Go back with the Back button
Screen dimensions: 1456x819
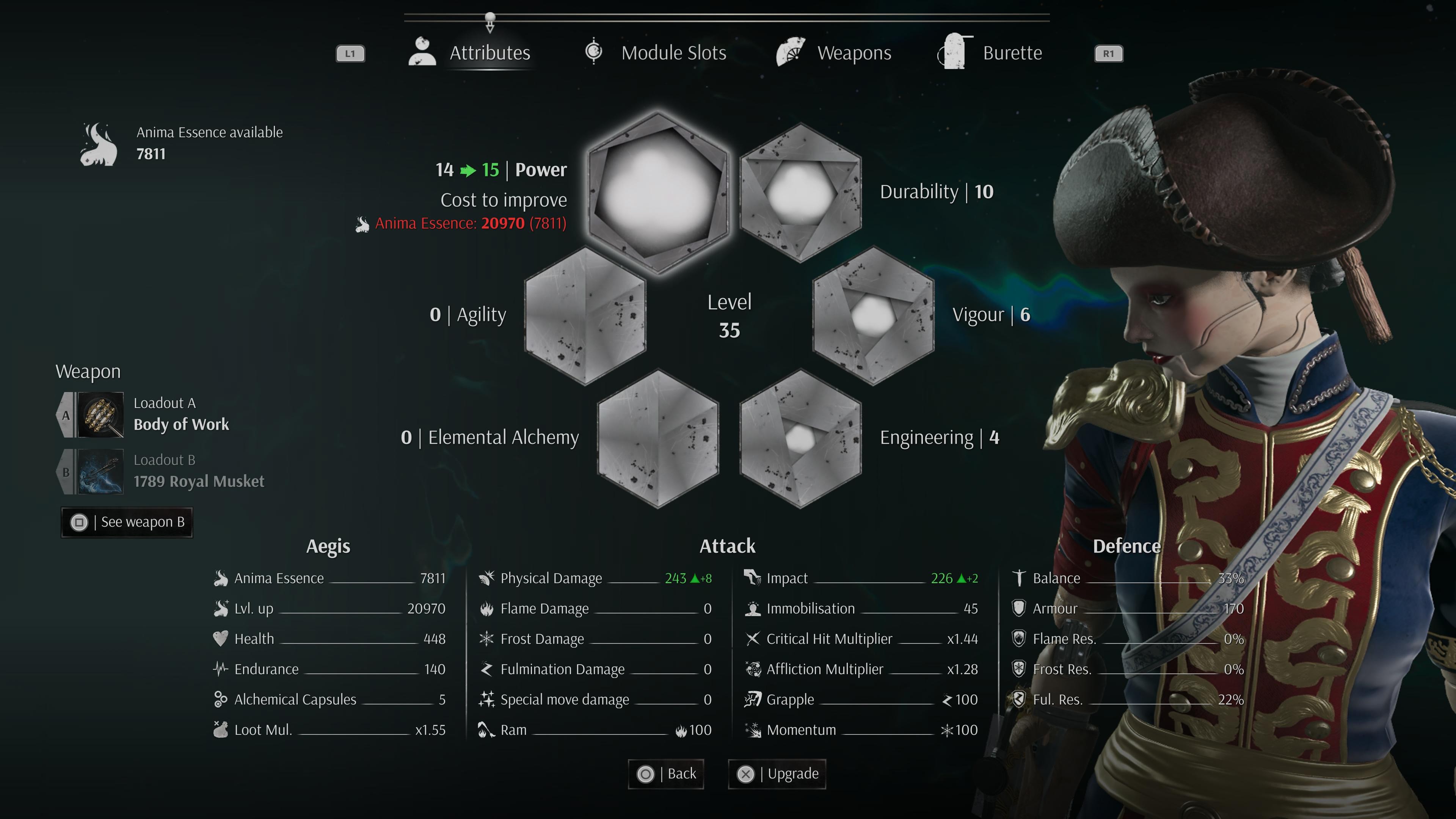click(666, 774)
